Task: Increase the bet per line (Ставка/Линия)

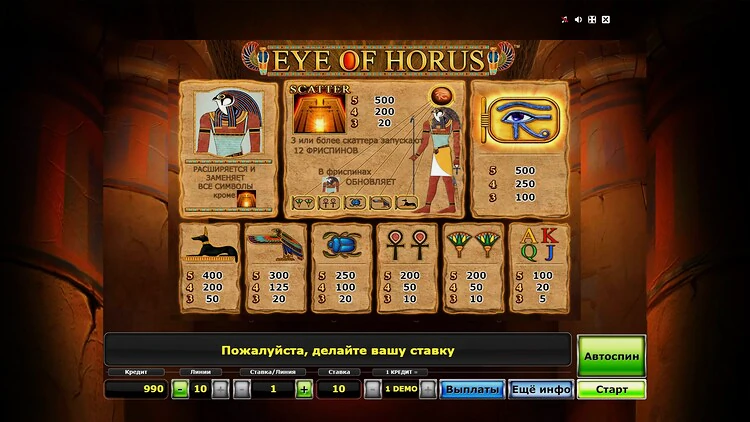Action: (303, 389)
